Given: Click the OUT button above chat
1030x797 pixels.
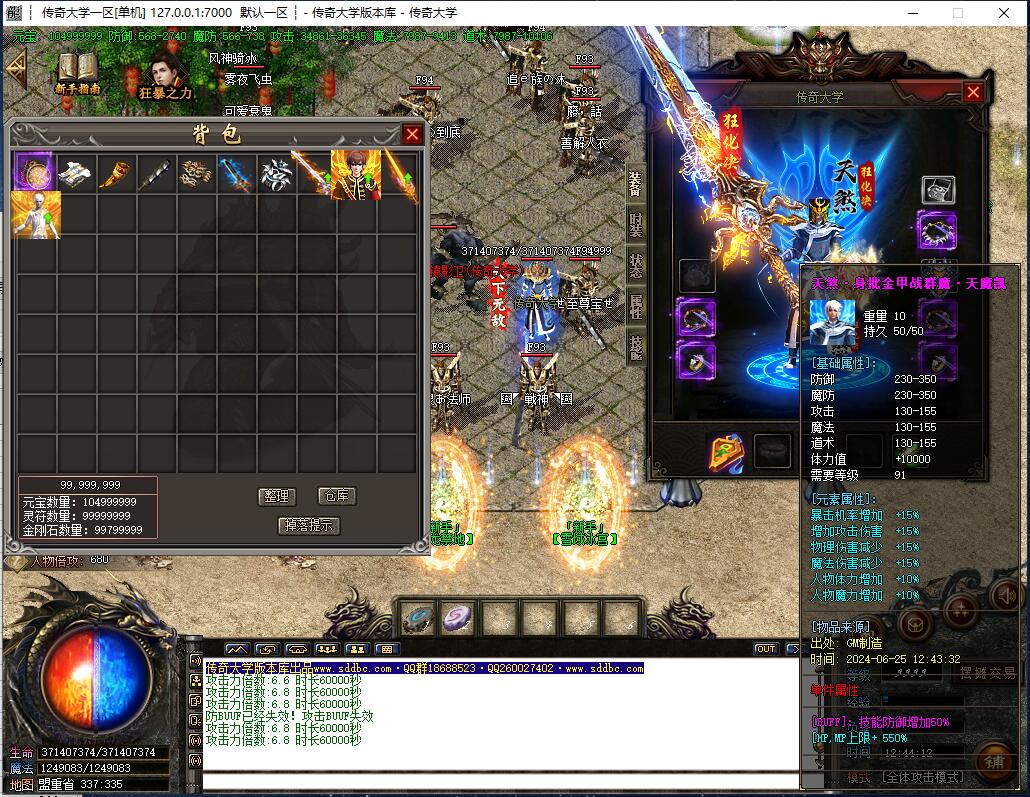Looking at the screenshot, I should [765, 649].
